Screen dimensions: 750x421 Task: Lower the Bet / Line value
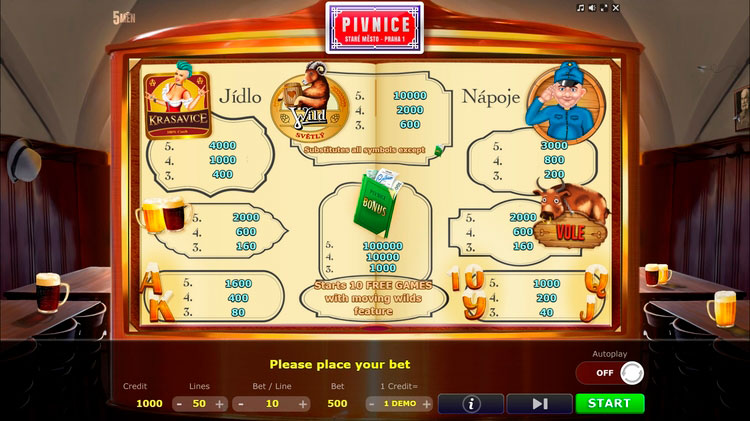(239, 404)
